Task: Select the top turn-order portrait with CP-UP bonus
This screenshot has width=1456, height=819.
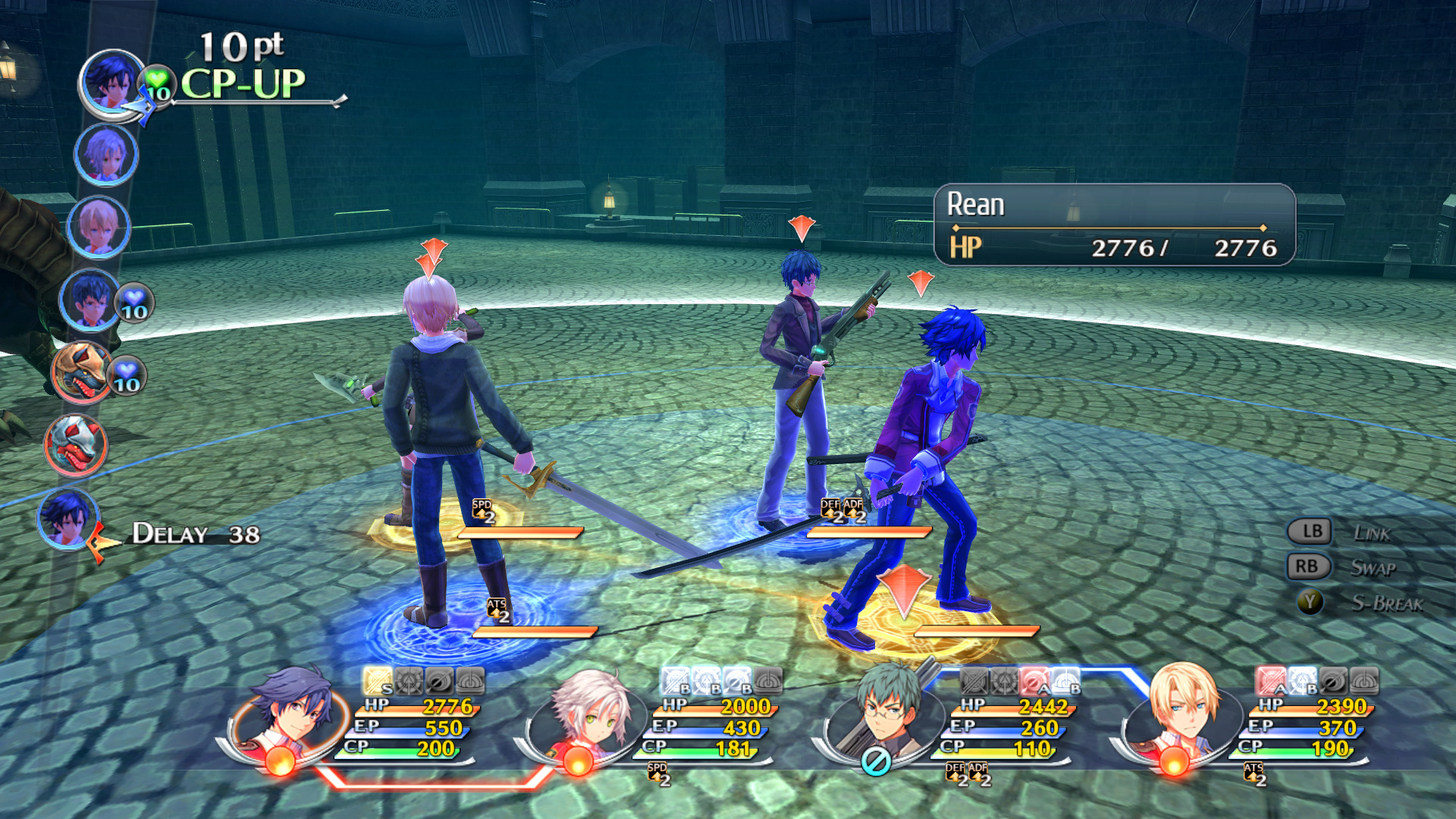Action: pos(111,82)
